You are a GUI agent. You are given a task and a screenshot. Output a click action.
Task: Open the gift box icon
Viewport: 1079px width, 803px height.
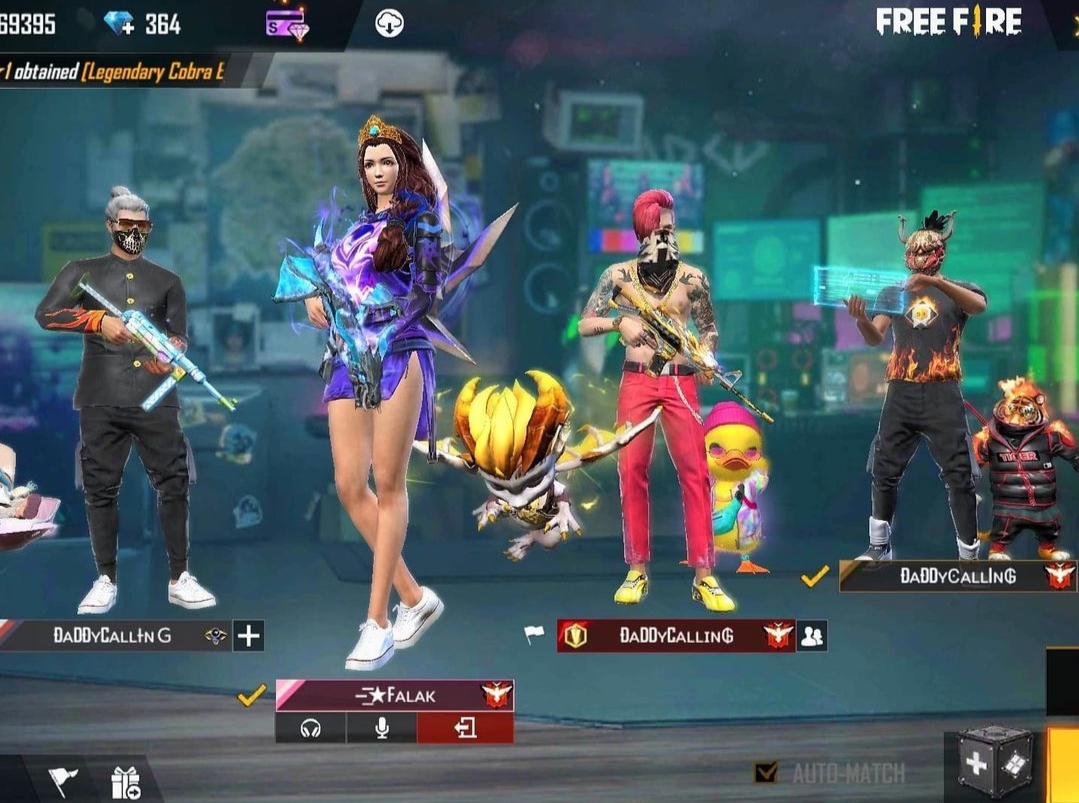(126, 782)
